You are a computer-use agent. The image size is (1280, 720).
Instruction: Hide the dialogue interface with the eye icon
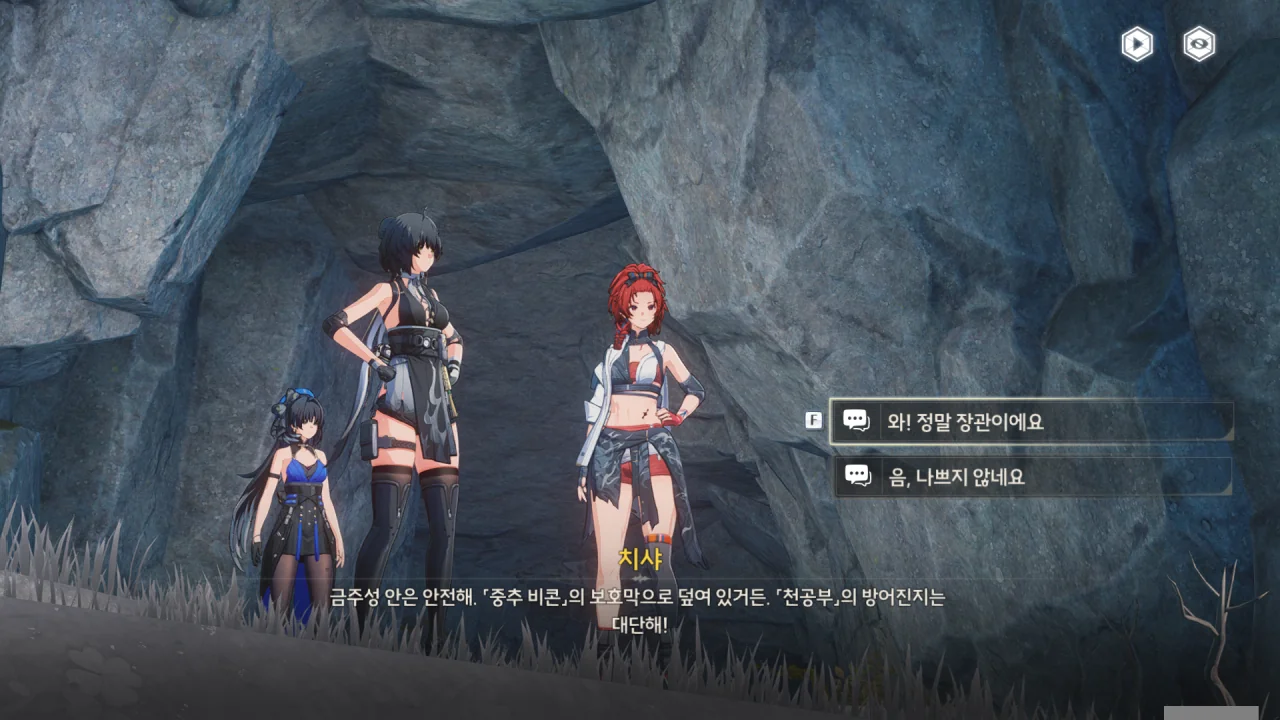[1199, 44]
